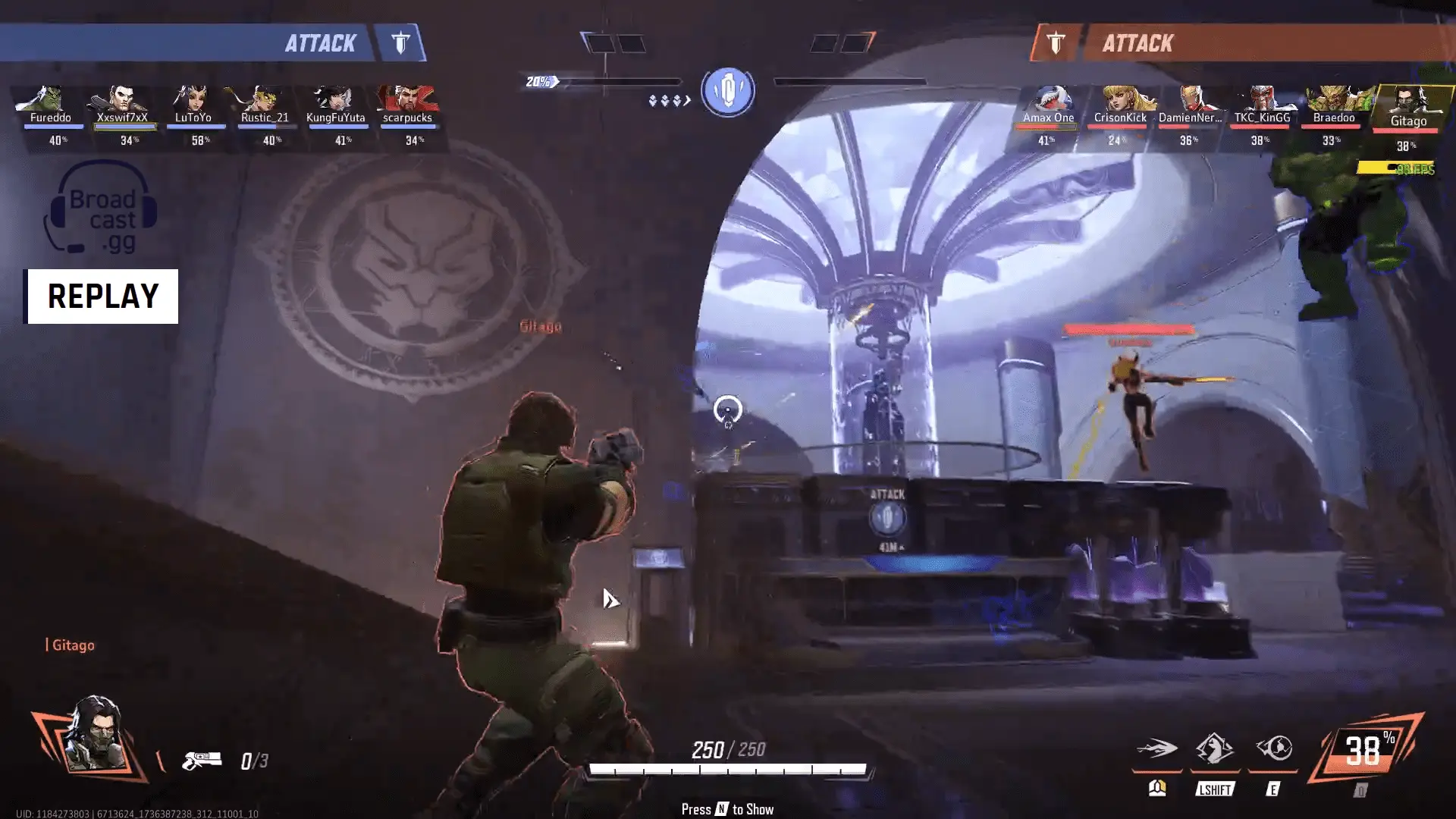The height and width of the screenshot is (819, 1456).
Task: Select CrisonKick's hero portrait
Action: pyautogui.click(x=1120, y=101)
